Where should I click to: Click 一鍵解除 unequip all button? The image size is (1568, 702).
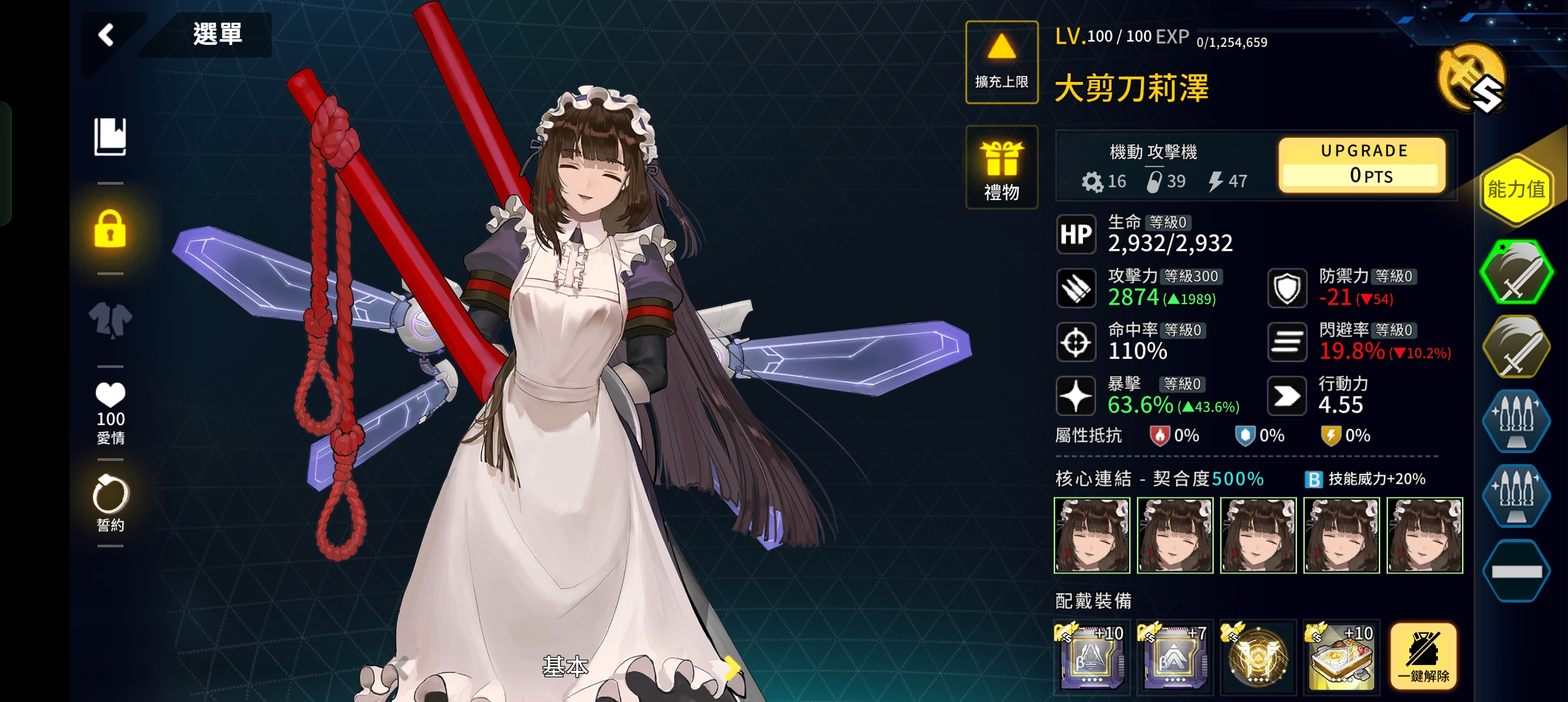click(1424, 656)
